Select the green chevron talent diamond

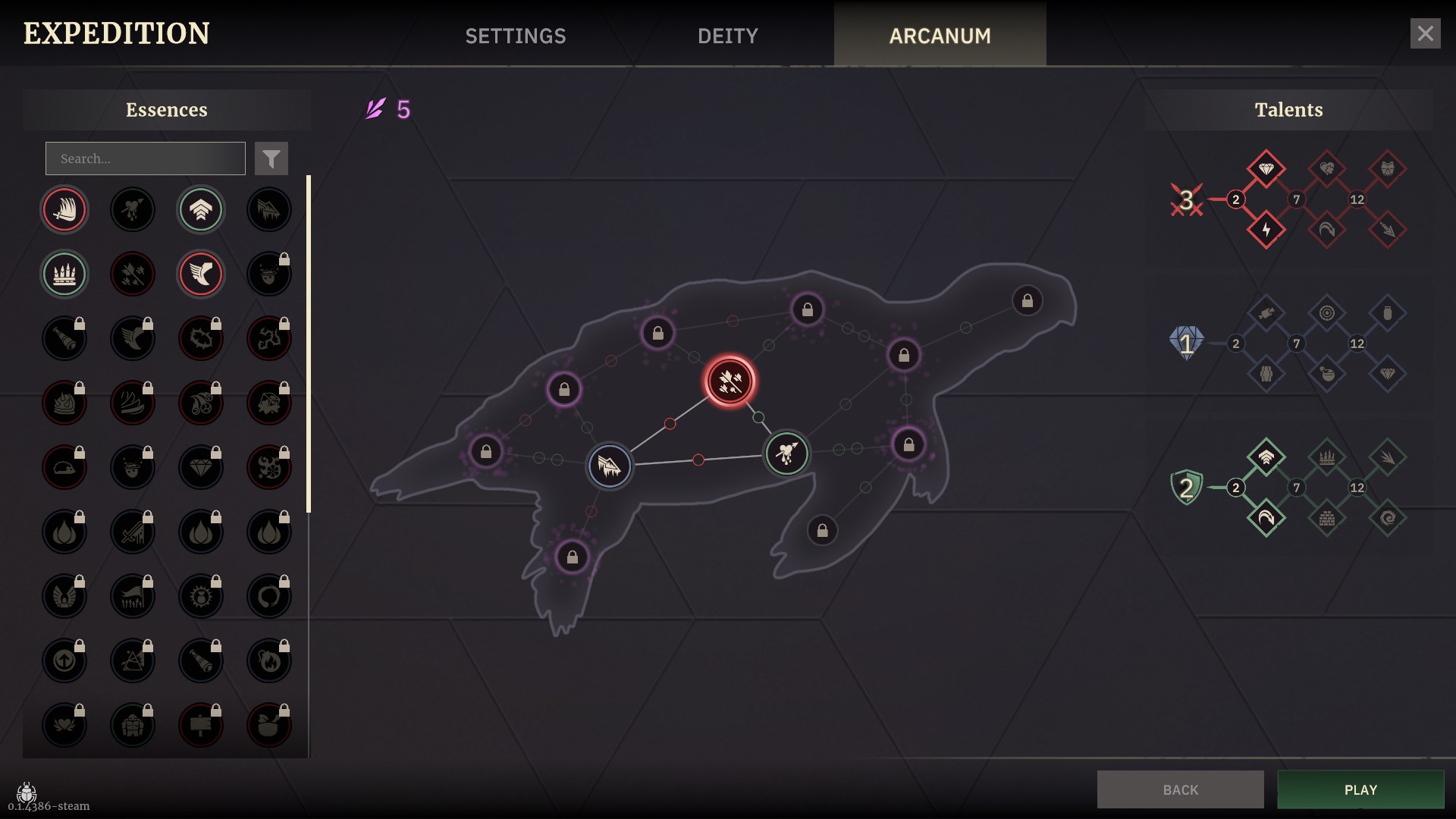pyautogui.click(x=1266, y=457)
